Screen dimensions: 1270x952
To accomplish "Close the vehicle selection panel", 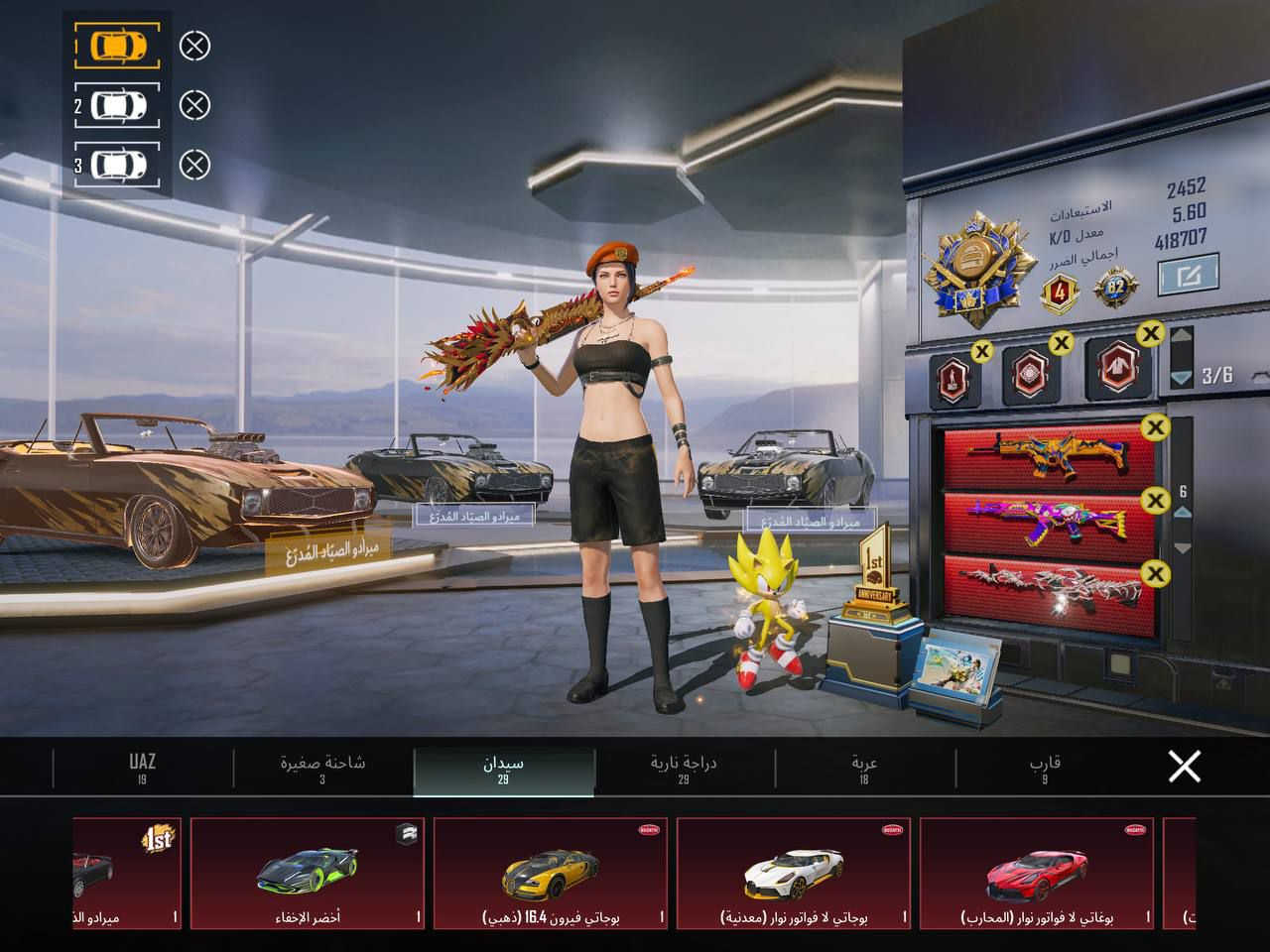I will click(1184, 767).
